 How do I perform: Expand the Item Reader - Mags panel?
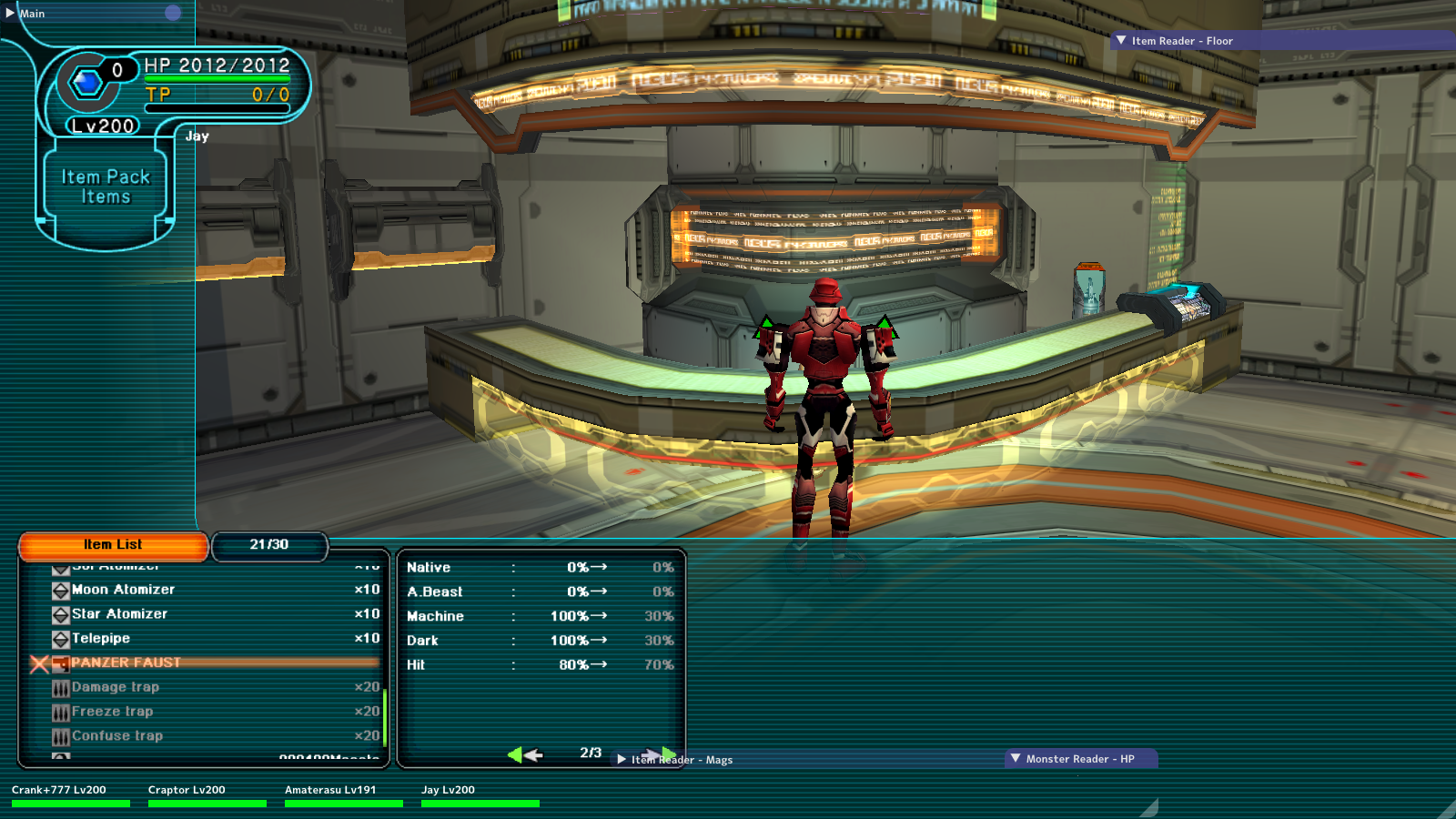pos(622,759)
